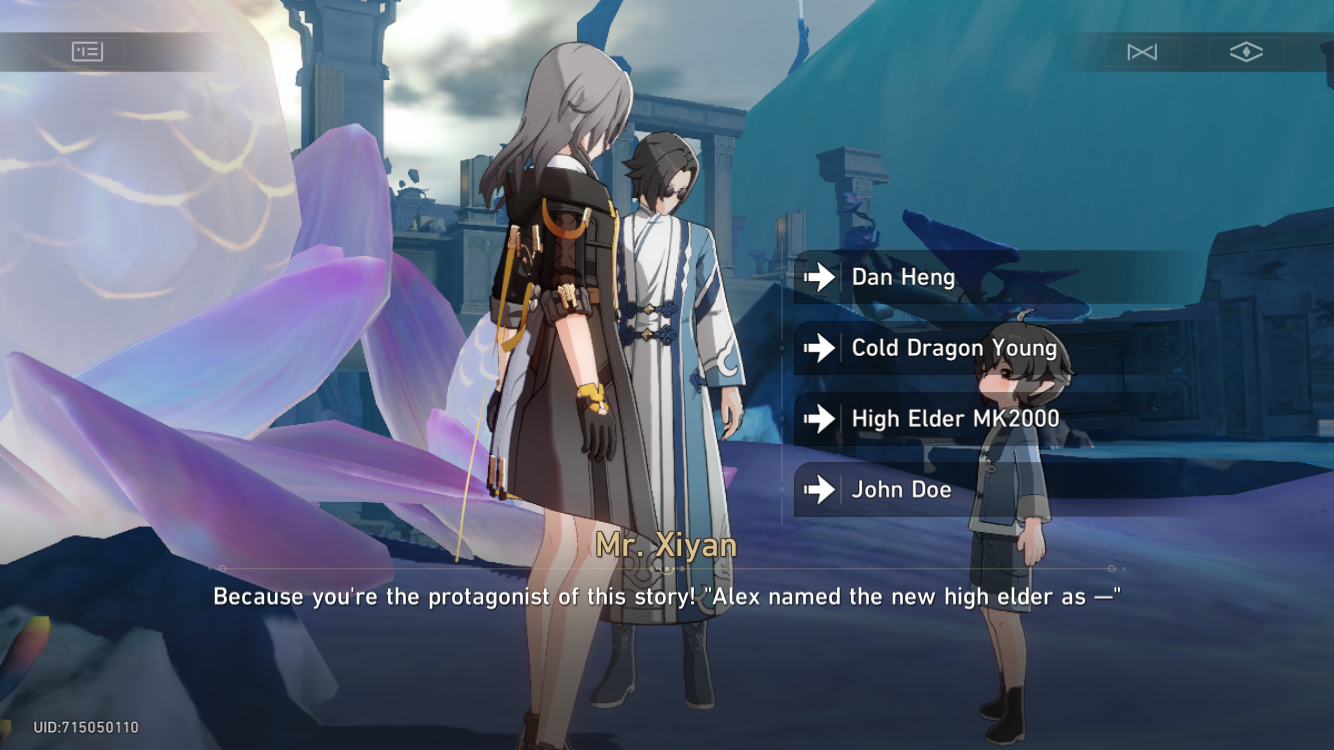Image resolution: width=1334 pixels, height=750 pixels.
Task: Pick the "High Elder MK2000" option
Action: 955,419
